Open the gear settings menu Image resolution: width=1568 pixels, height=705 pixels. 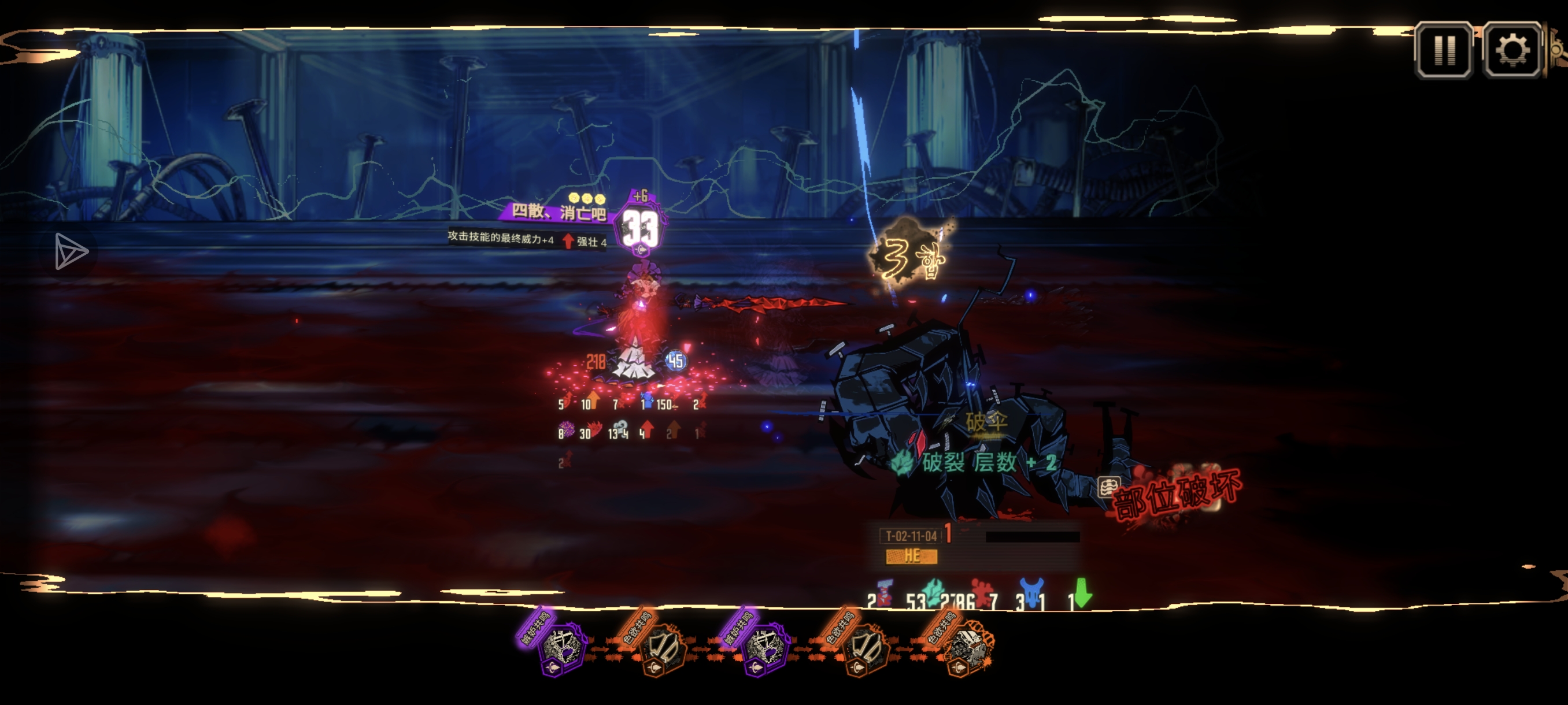pyautogui.click(x=1512, y=50)
